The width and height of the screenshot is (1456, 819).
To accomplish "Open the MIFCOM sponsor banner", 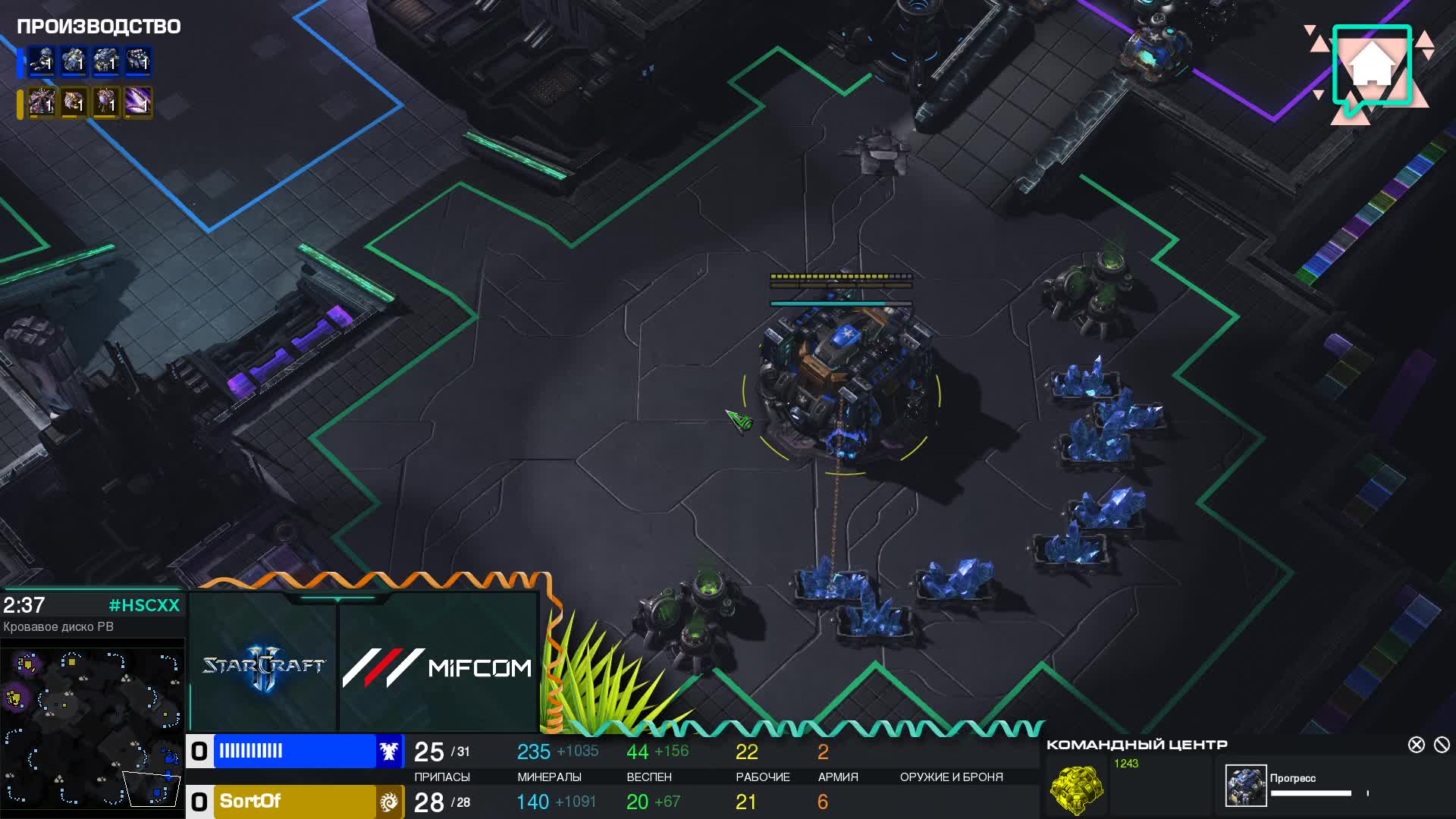I will coord(438,667).
